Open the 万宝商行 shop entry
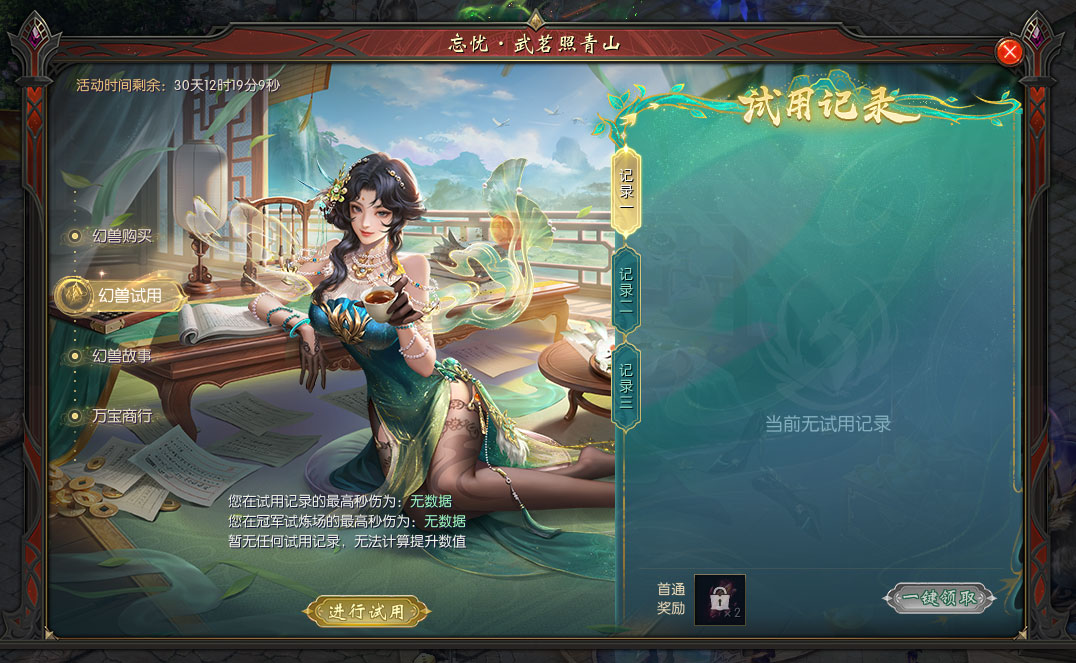 click(122, 416)
